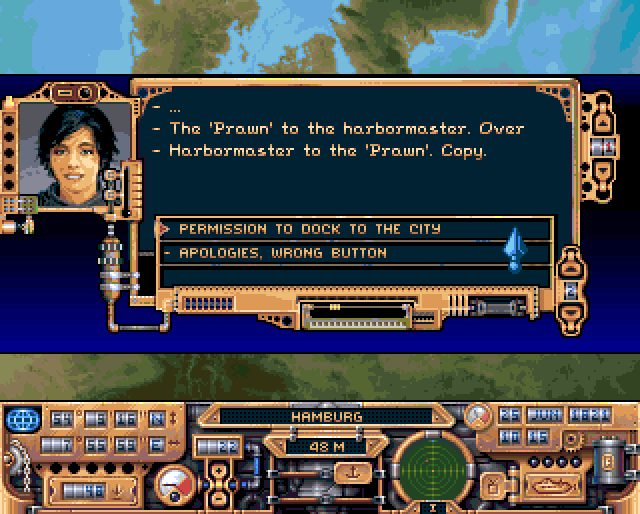Click upper scroll-down arrow beside dialogue text
This screenshot has width=640, height=514.
(x=602, y=171)
